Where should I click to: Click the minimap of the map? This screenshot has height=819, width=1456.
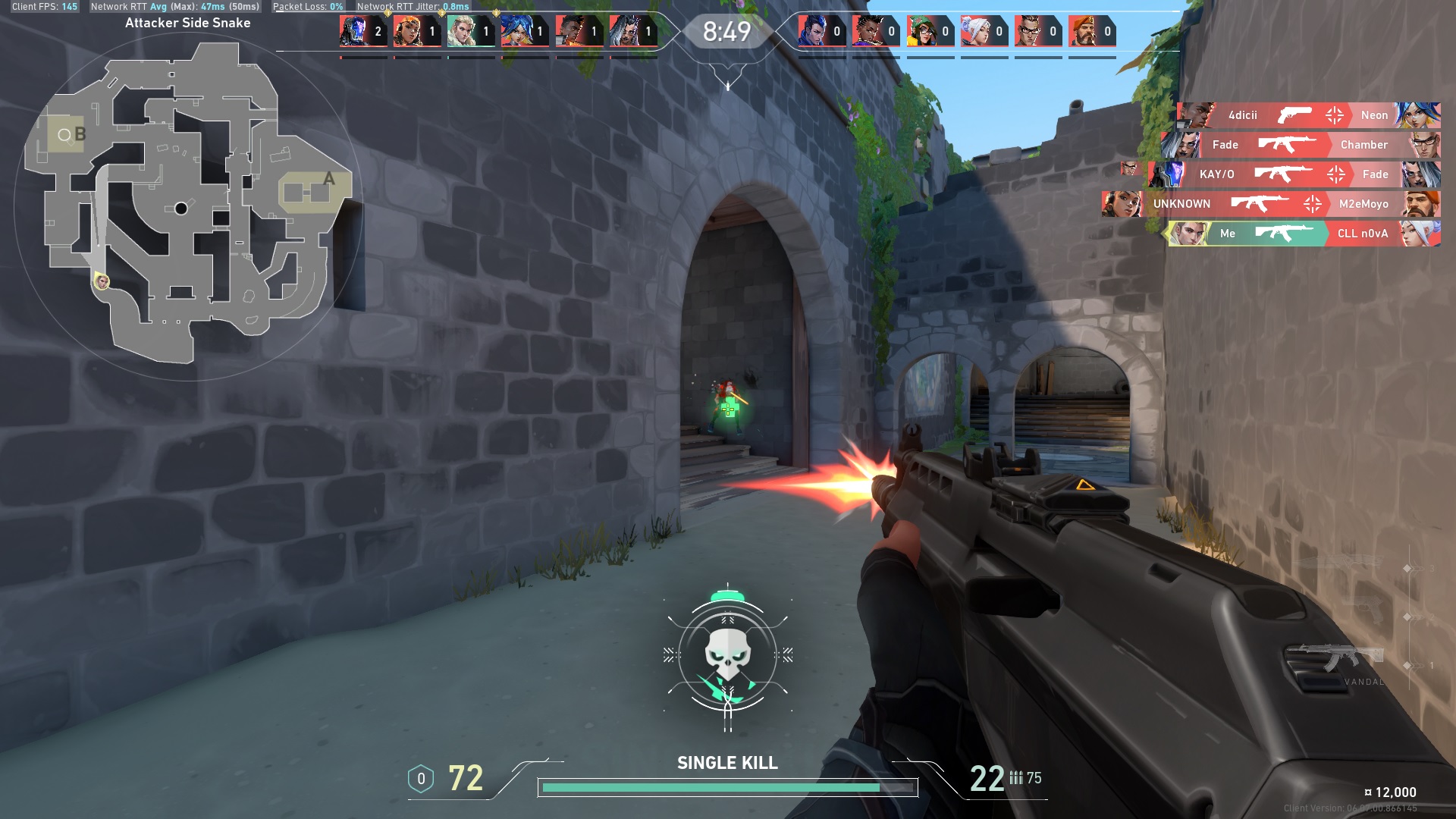coord(188,203)
